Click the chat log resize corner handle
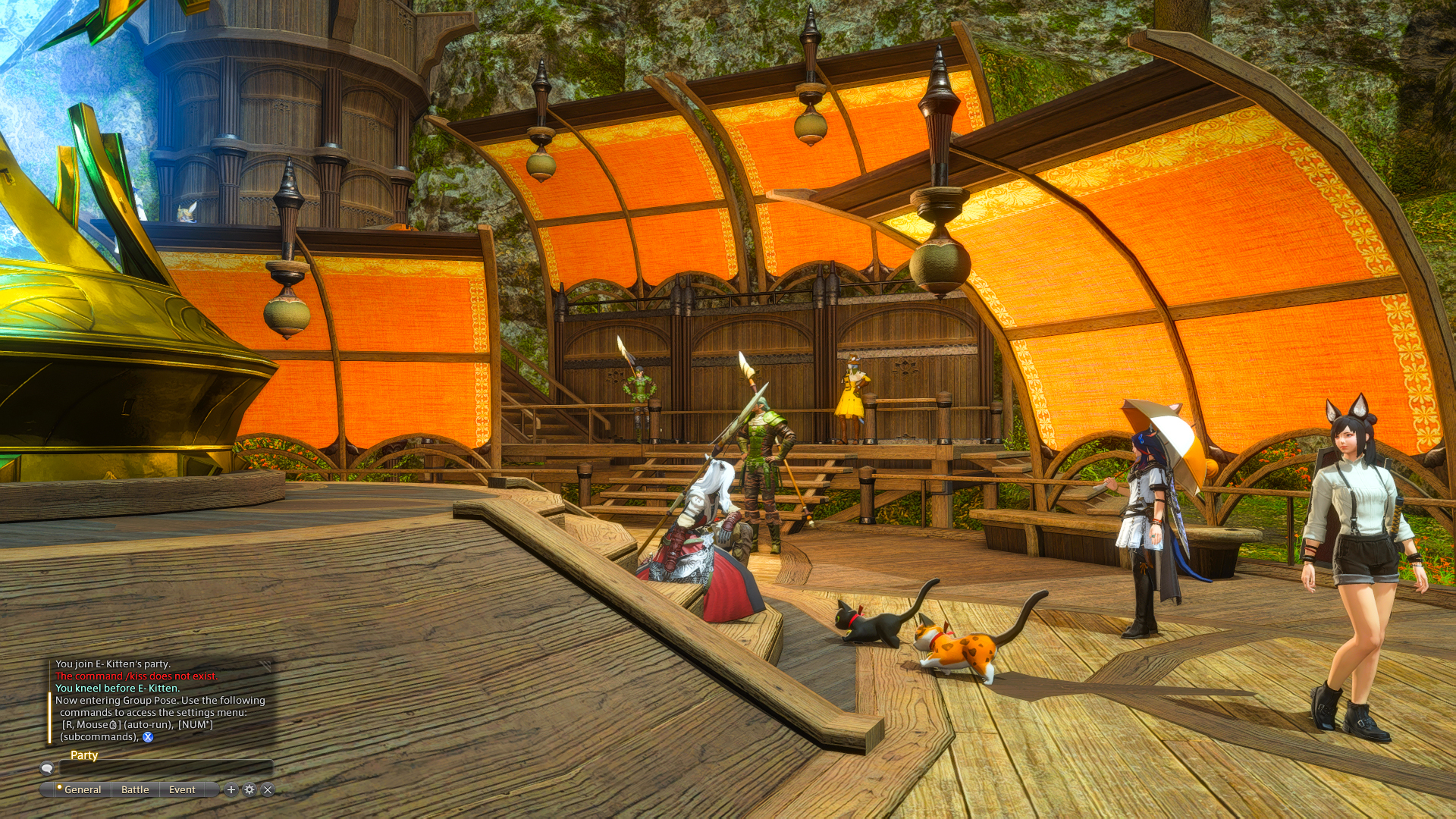Image resolution: width=1456 pixels, height=819 pixels. coord(266,664)
